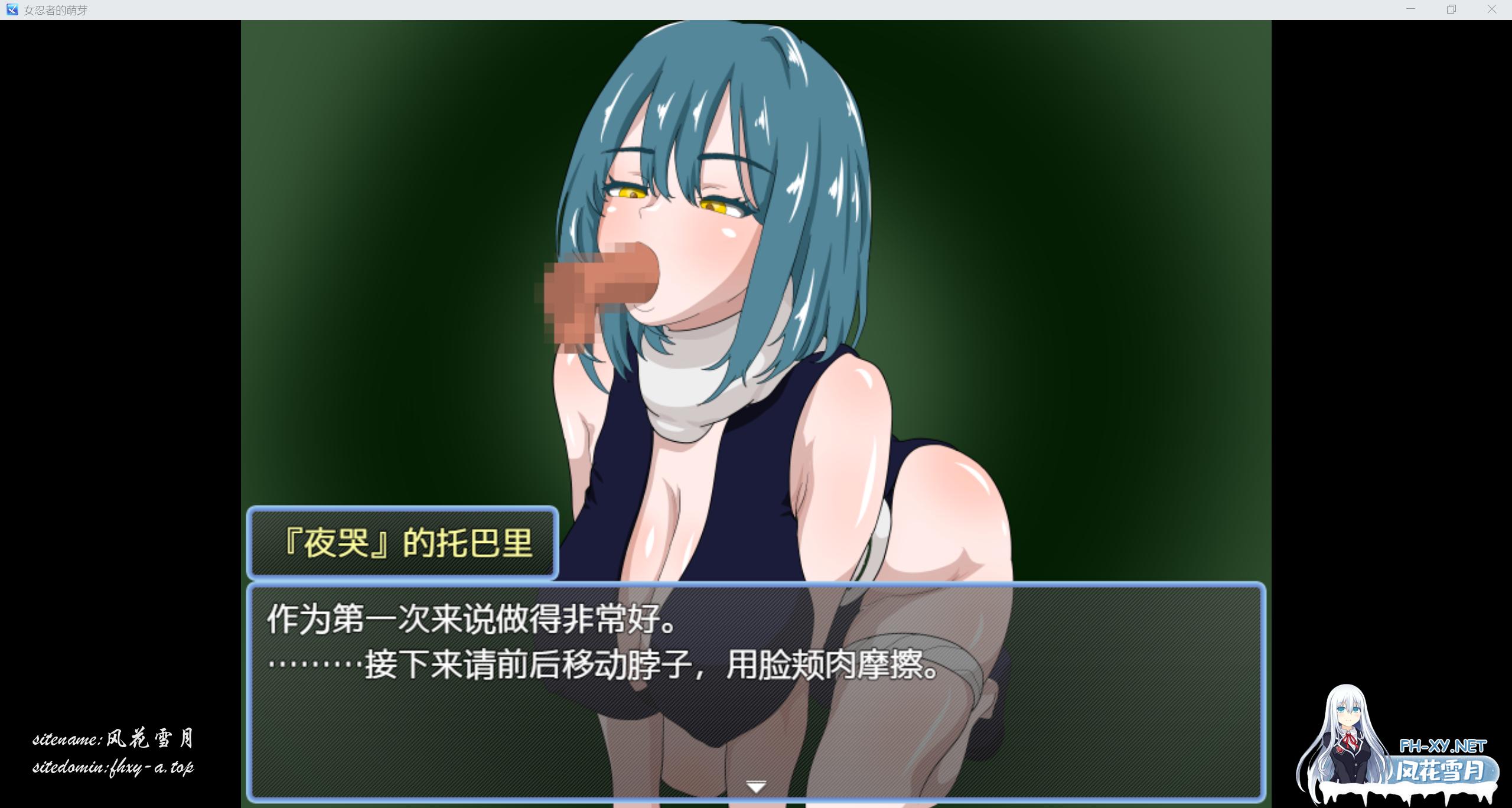Viewport: 1512px width, 808px height.
Task: Click the black letterbox area beside the game view
Action: click(x=118, y=354)
